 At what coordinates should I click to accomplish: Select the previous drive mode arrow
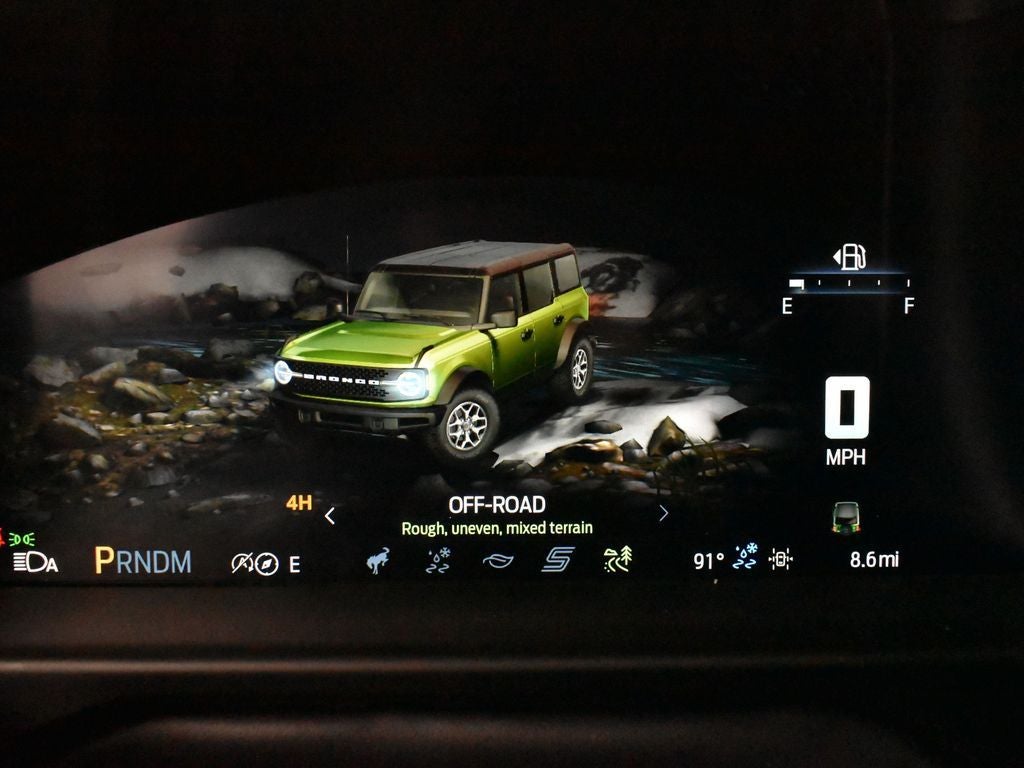(330, 516)
